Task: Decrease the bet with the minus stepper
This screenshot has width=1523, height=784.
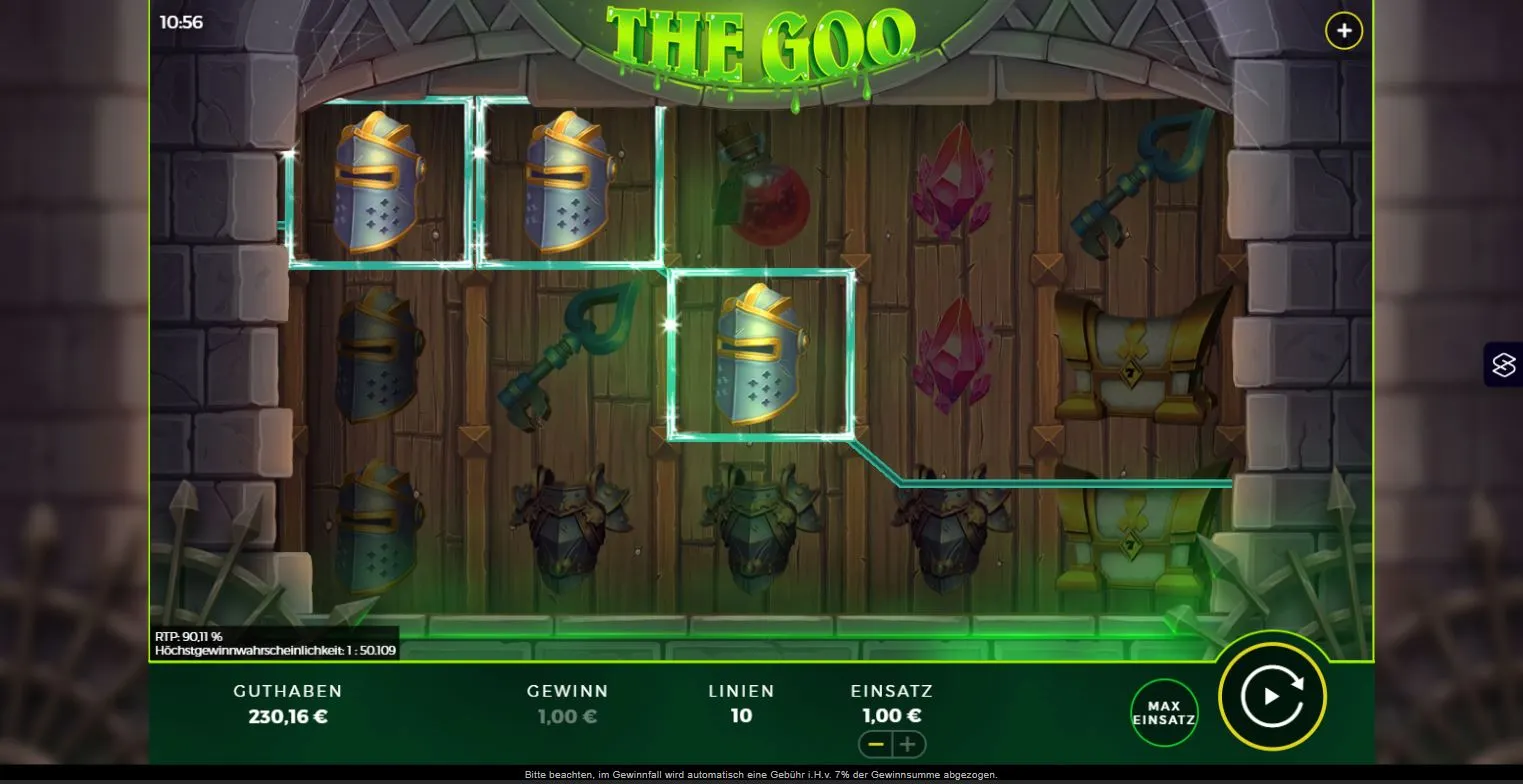Action: coord(878,744)
